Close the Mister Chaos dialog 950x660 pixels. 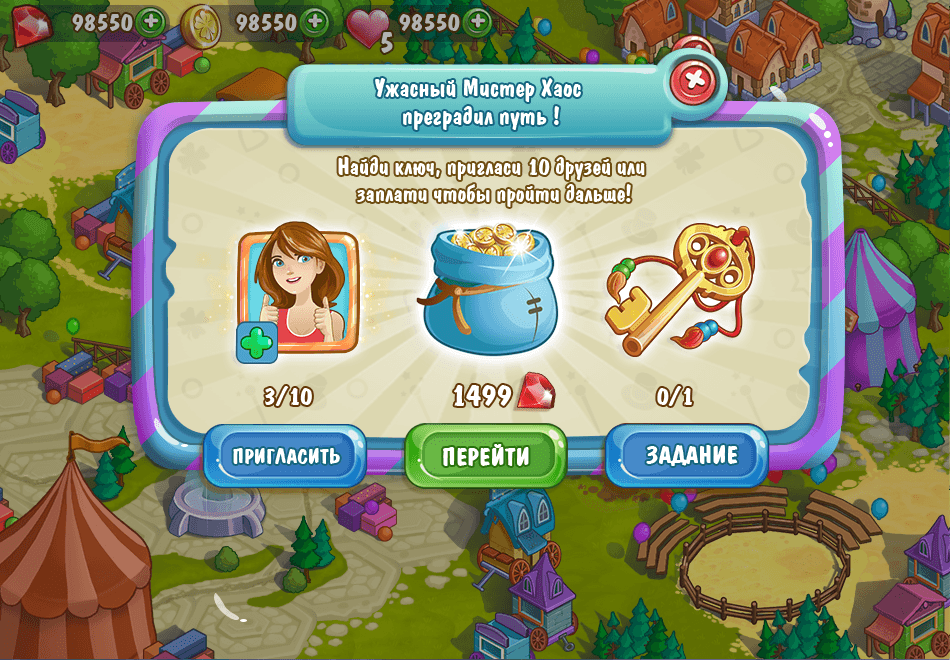click(x=696, y=80)
